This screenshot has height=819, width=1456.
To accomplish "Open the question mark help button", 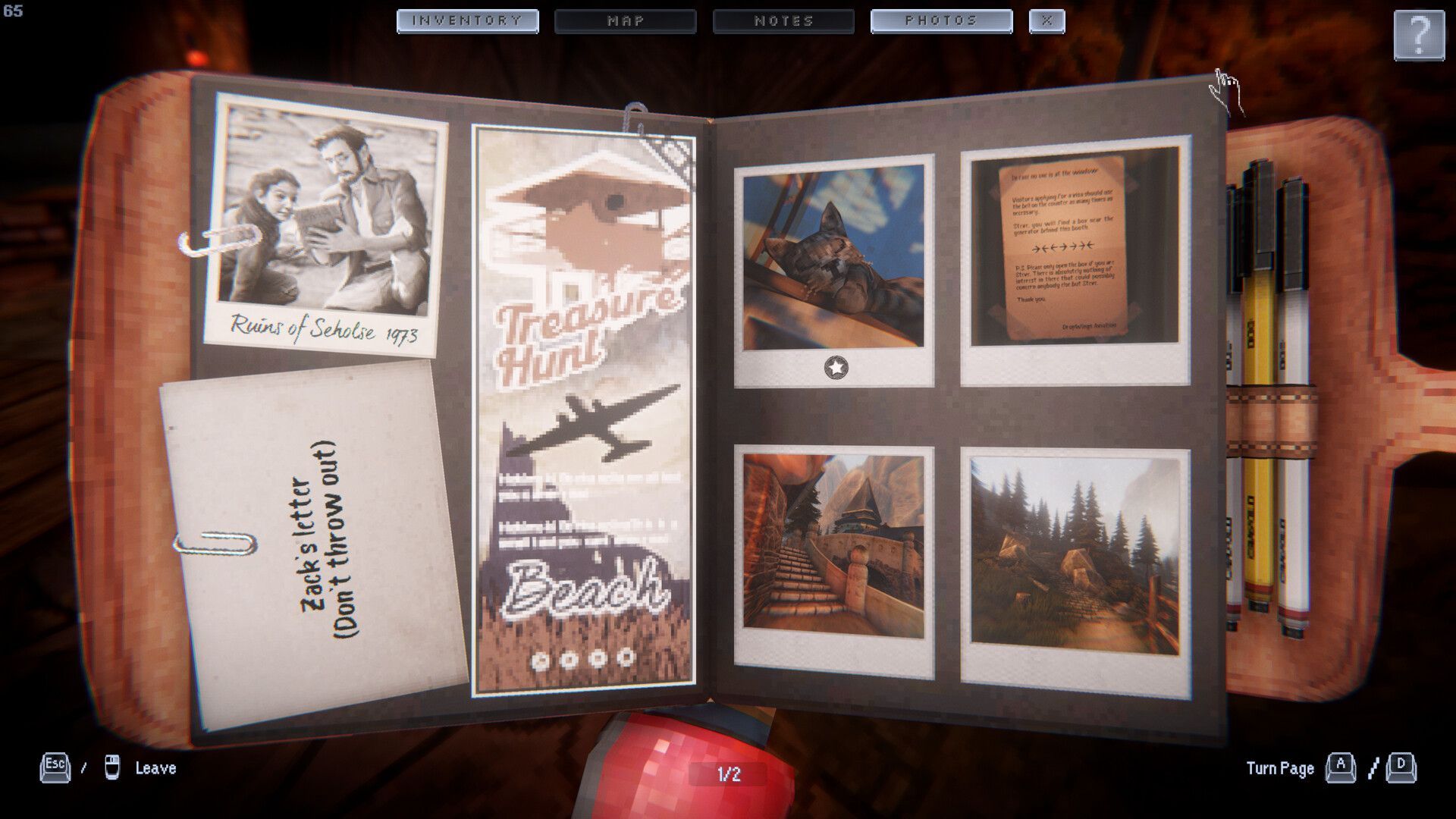I will tap(1418, 34).
